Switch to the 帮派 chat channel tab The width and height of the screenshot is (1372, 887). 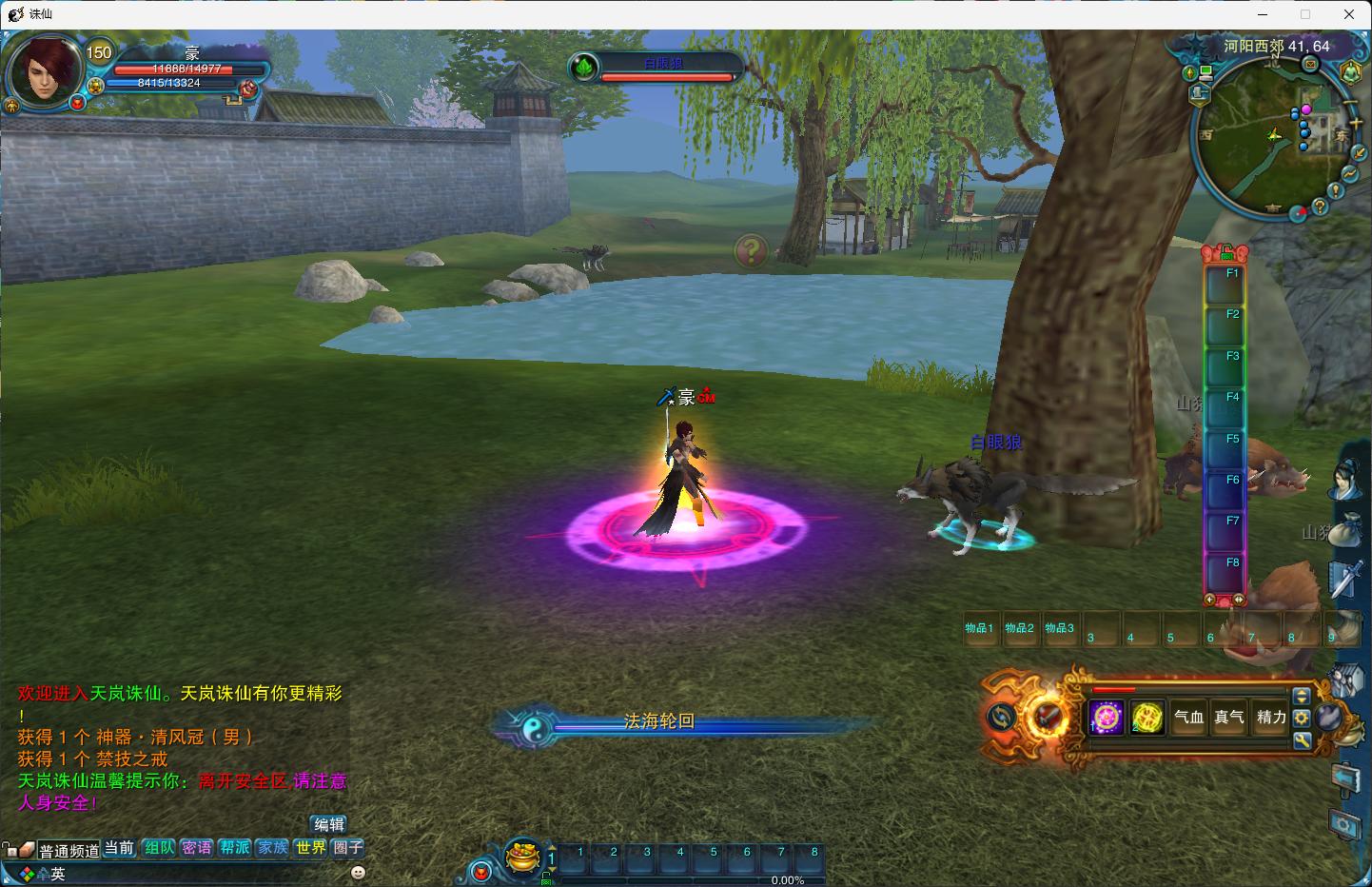pyautogui.click(x=234, y=847)
